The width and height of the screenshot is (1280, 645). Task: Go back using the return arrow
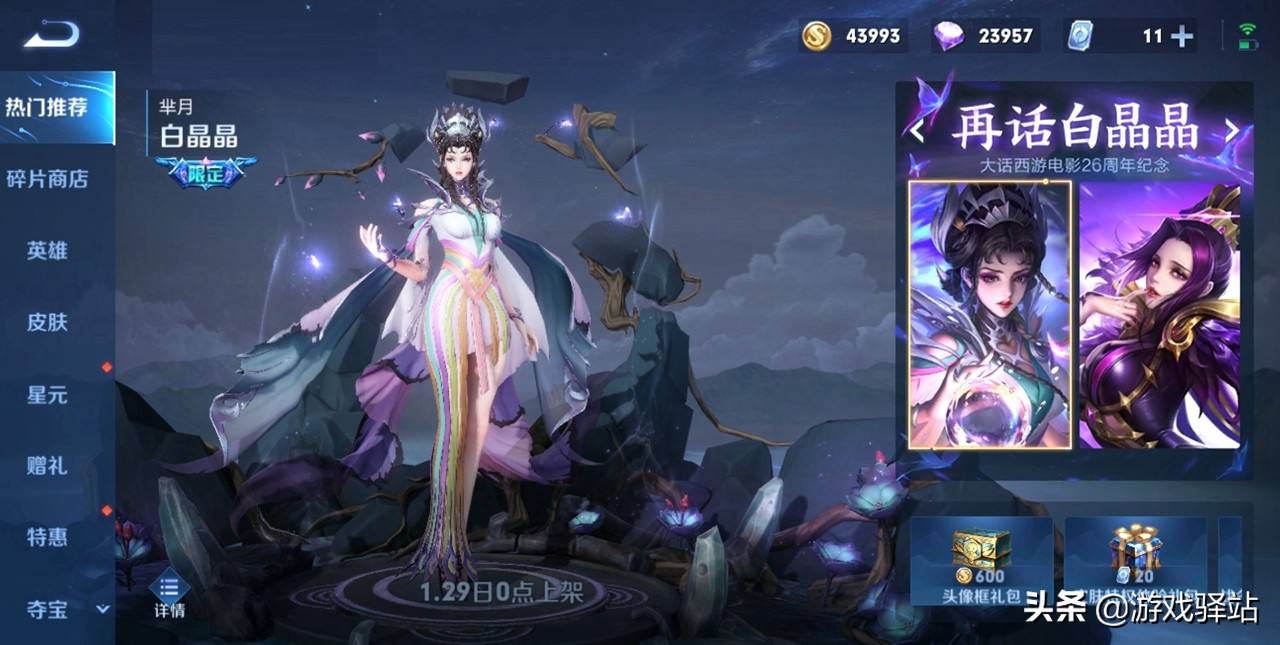(51, 35)
